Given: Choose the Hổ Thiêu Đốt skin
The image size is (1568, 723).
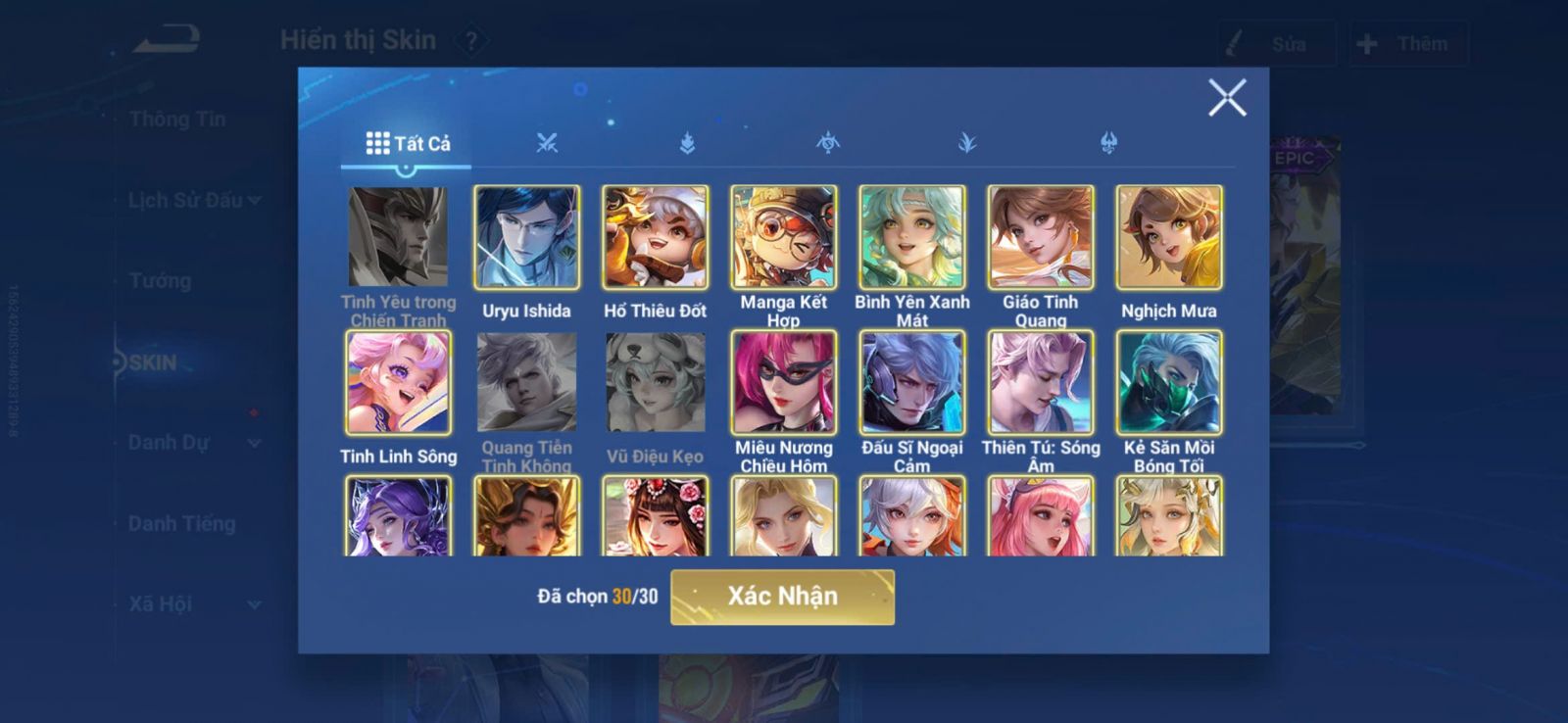Looking at the screenshot, I should coord(655,237).
